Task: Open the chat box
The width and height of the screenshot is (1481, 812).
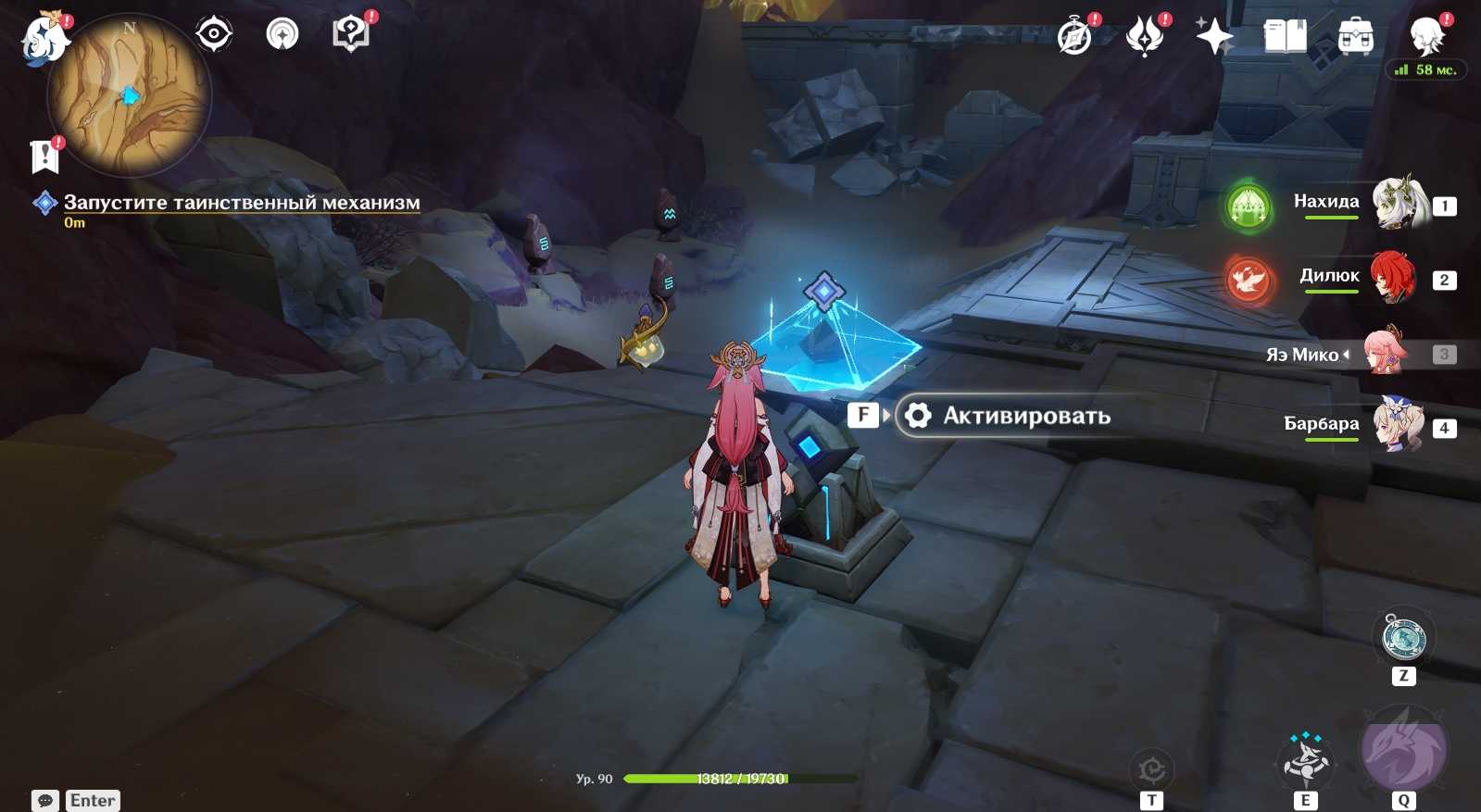Action: click(45, 800)
